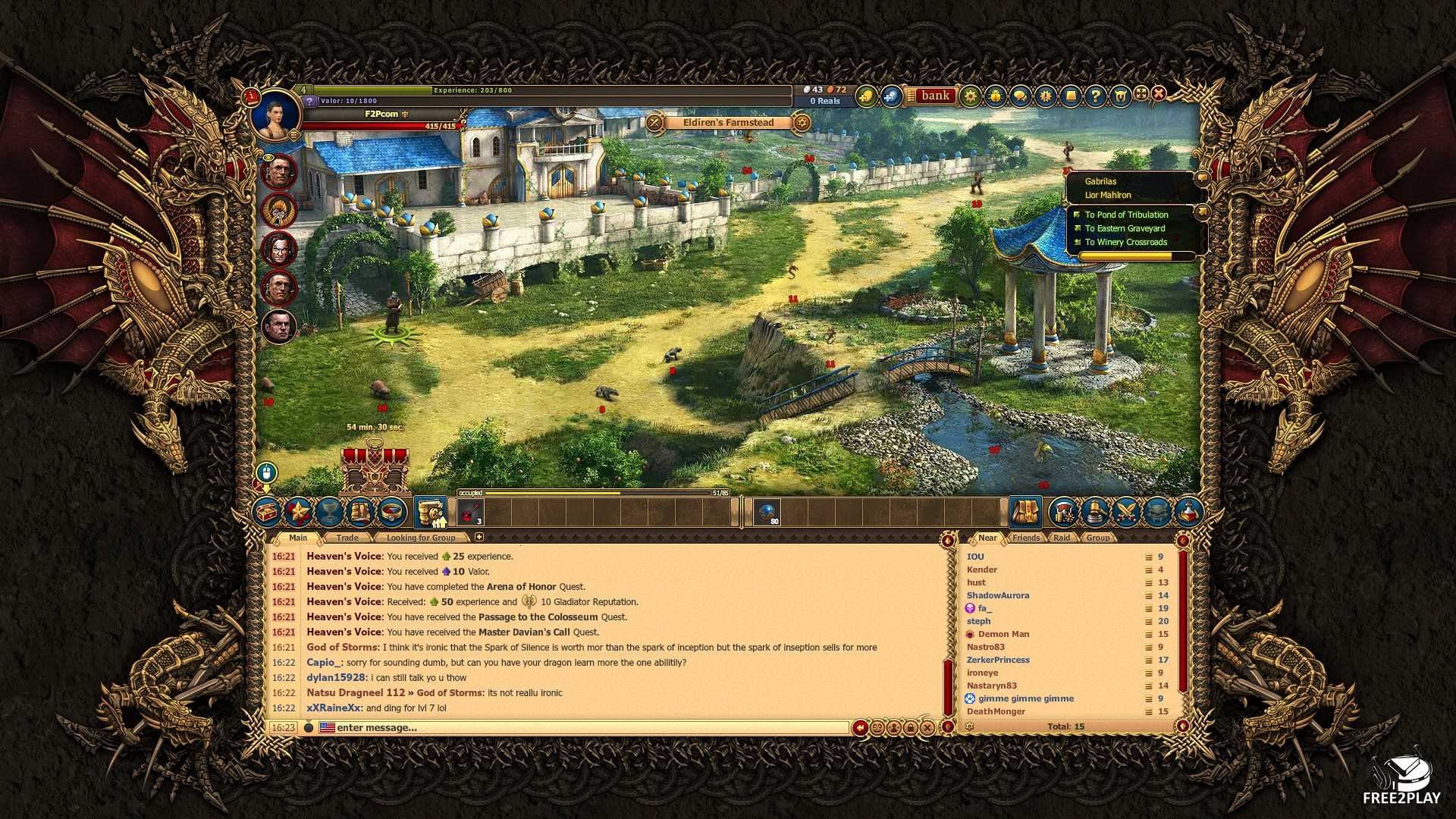Choose To Winery Crossroads destination
This screenshot has height=819, width=1456.
[1125, 242]
